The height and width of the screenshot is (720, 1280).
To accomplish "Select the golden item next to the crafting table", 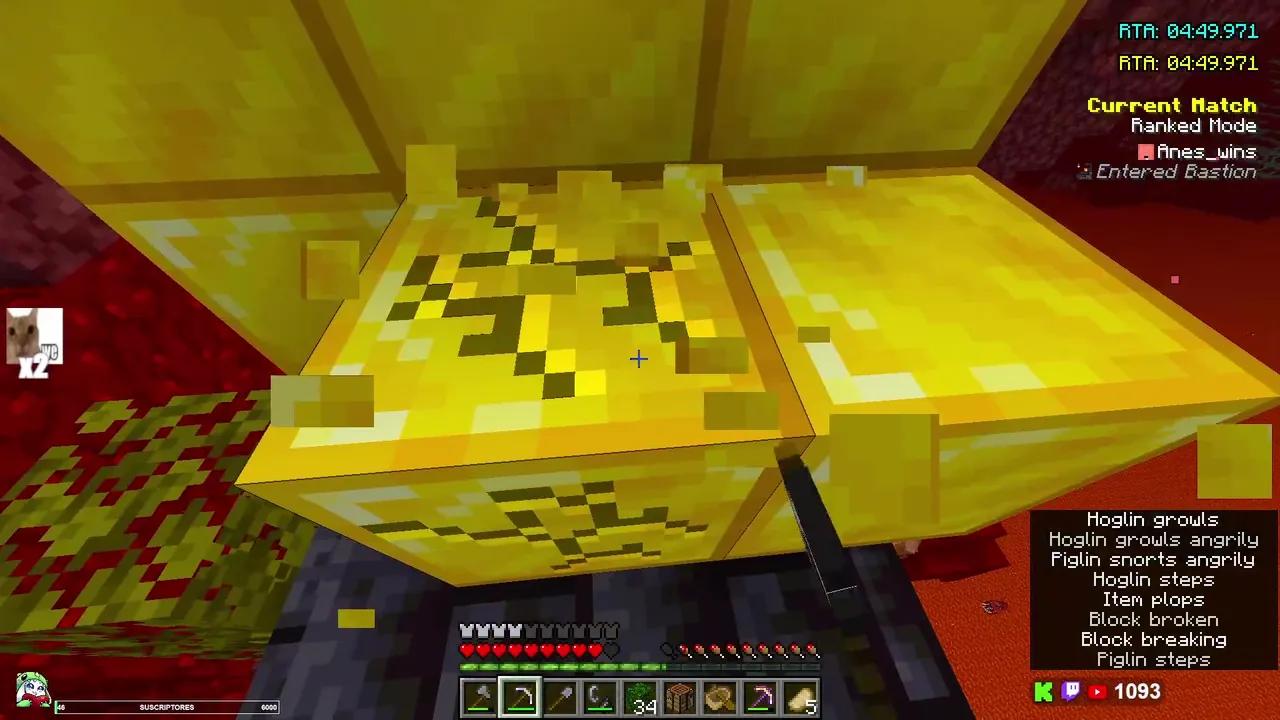I will pyautogui.click(x=719, y=695).
